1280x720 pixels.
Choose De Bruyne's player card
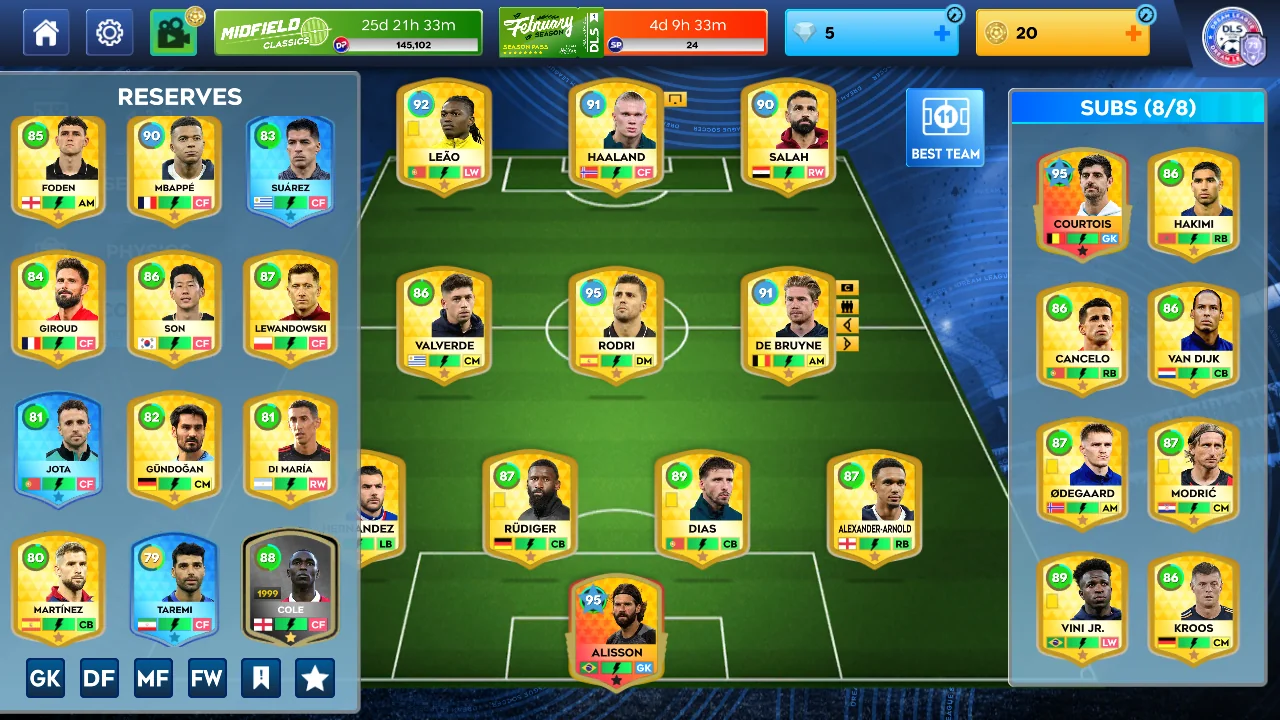tap(788, 323)
